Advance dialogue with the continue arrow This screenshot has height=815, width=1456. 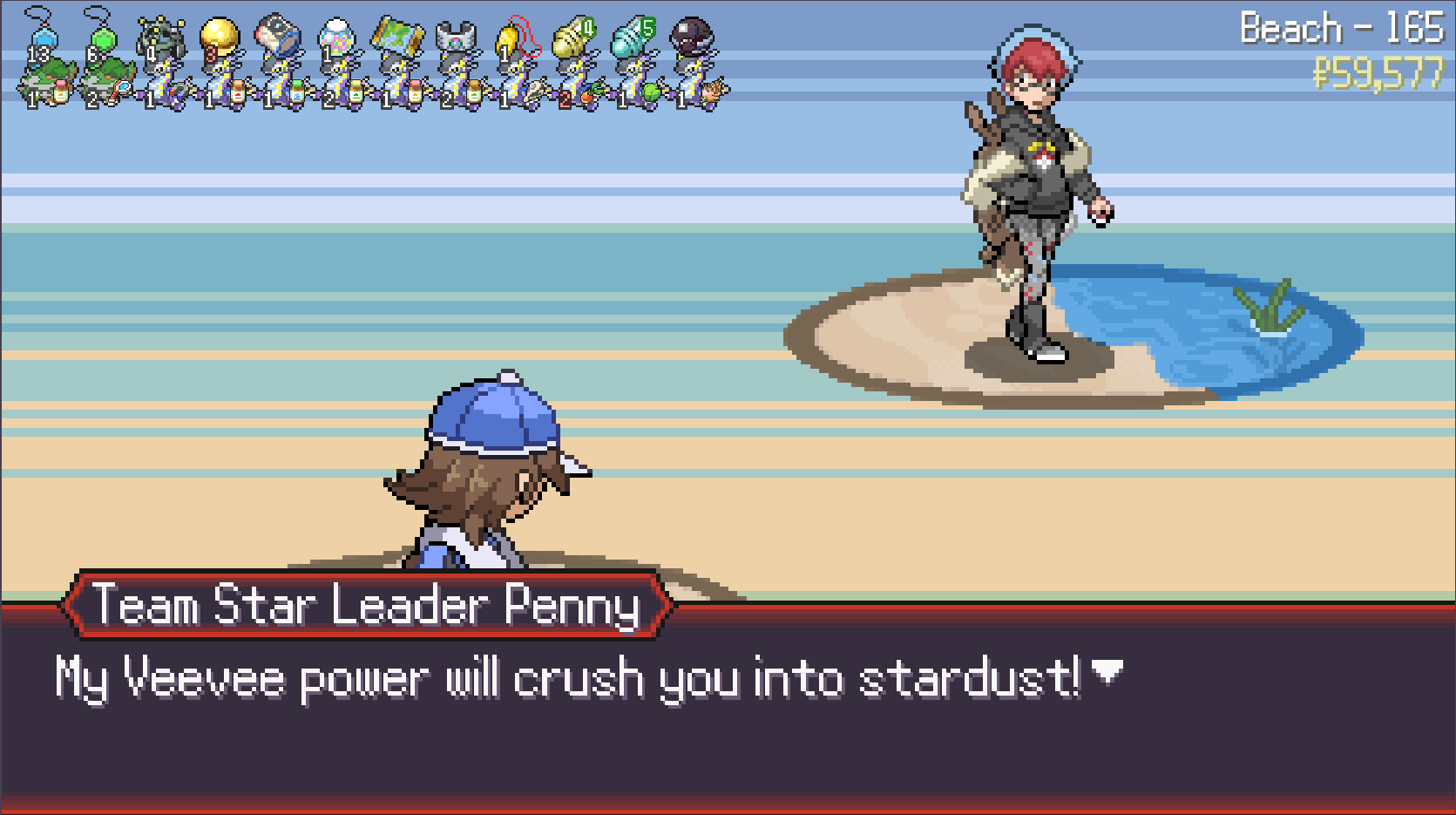click(1107, 672)
